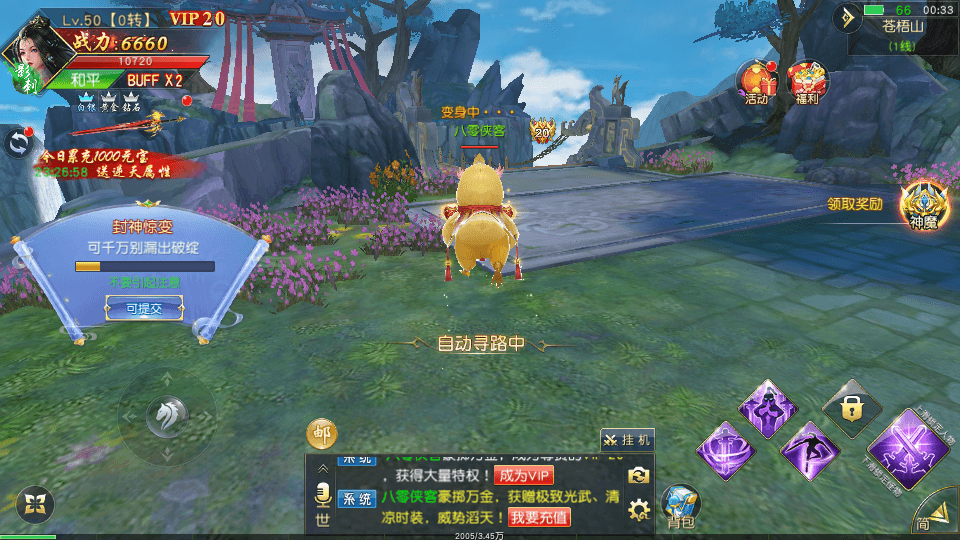This screenshot has height=540, width=960.
Task: Click the 成为VIP button in chat
Action: [523, 476]
